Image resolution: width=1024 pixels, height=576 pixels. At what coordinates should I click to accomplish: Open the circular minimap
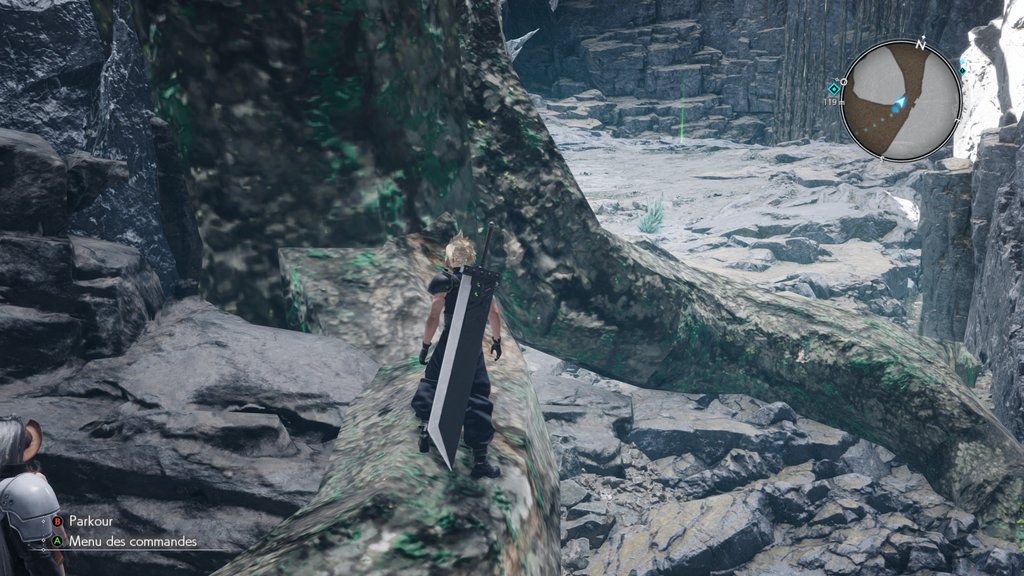click(x=900, y=100)
